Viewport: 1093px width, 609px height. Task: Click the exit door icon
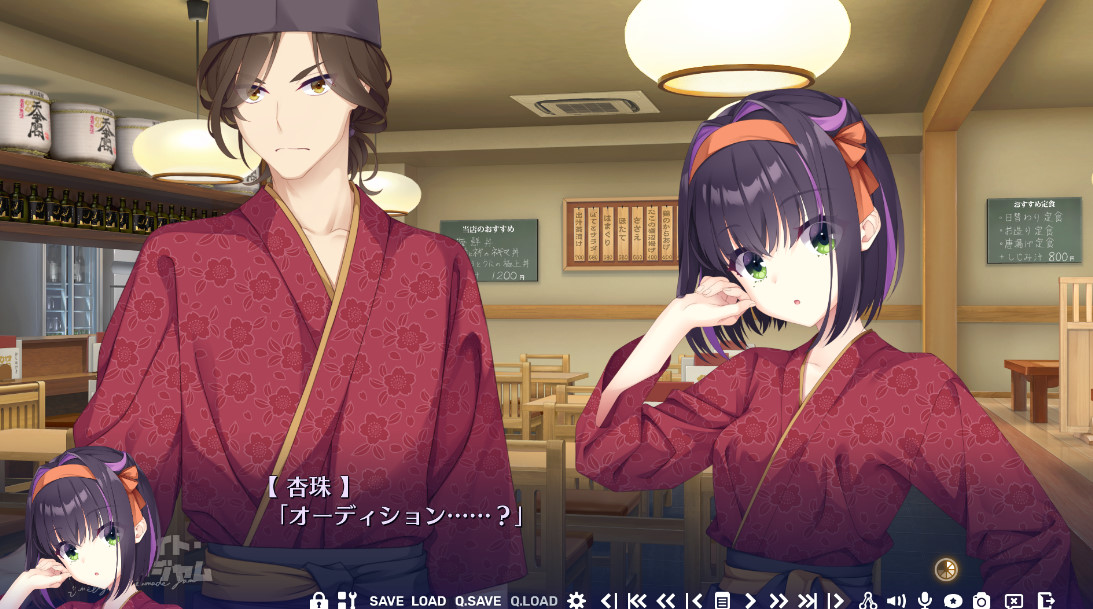(x=1045, y=601)
